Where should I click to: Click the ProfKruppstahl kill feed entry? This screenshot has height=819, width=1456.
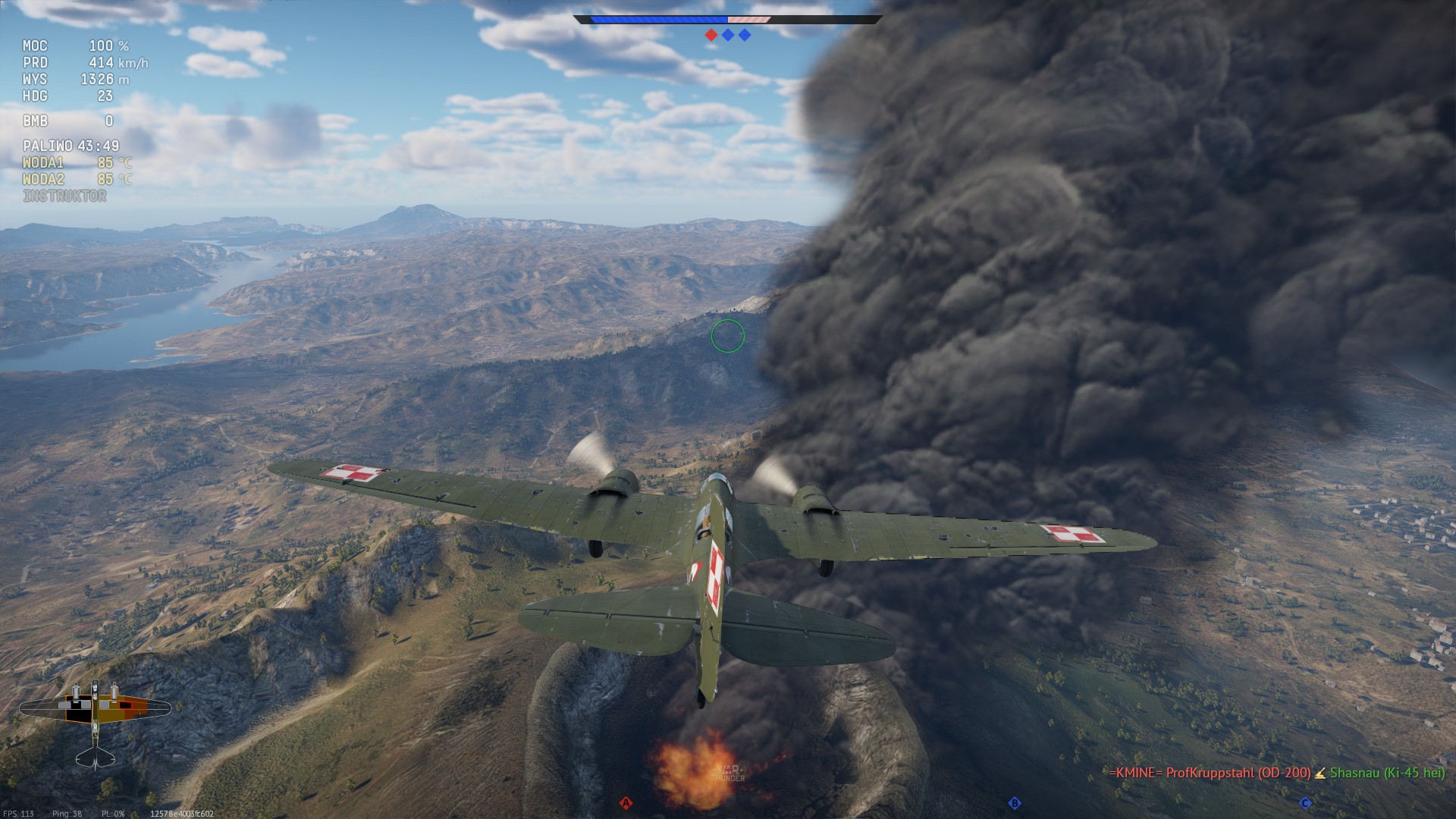point(1210,773)
